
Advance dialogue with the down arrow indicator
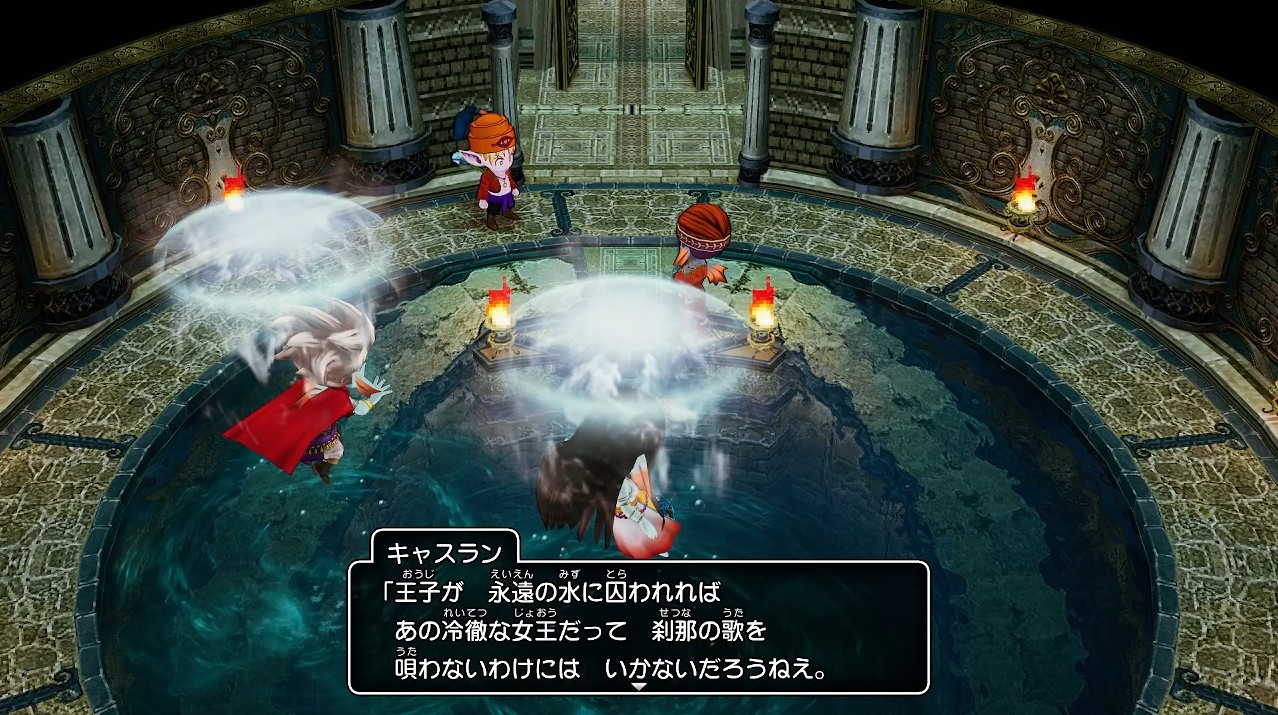[x=639, y=686]
